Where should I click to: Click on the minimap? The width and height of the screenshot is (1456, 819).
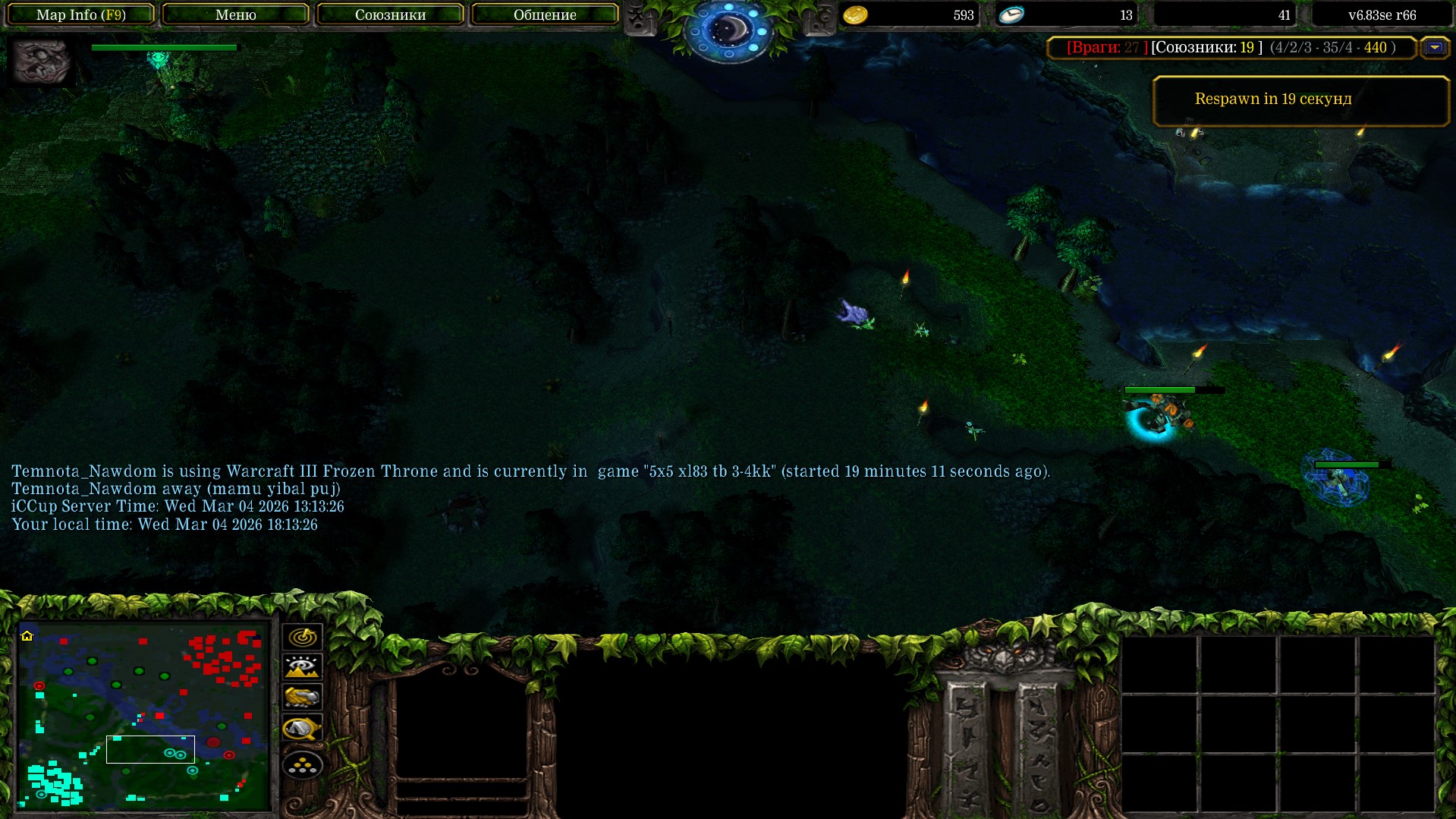pyautogui.click(x=144, y=716)
